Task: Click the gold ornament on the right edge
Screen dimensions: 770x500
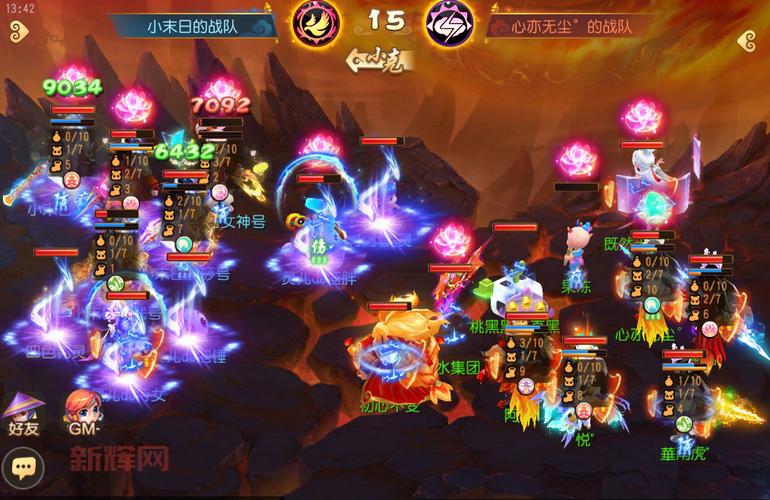Action: pos(750,39)
